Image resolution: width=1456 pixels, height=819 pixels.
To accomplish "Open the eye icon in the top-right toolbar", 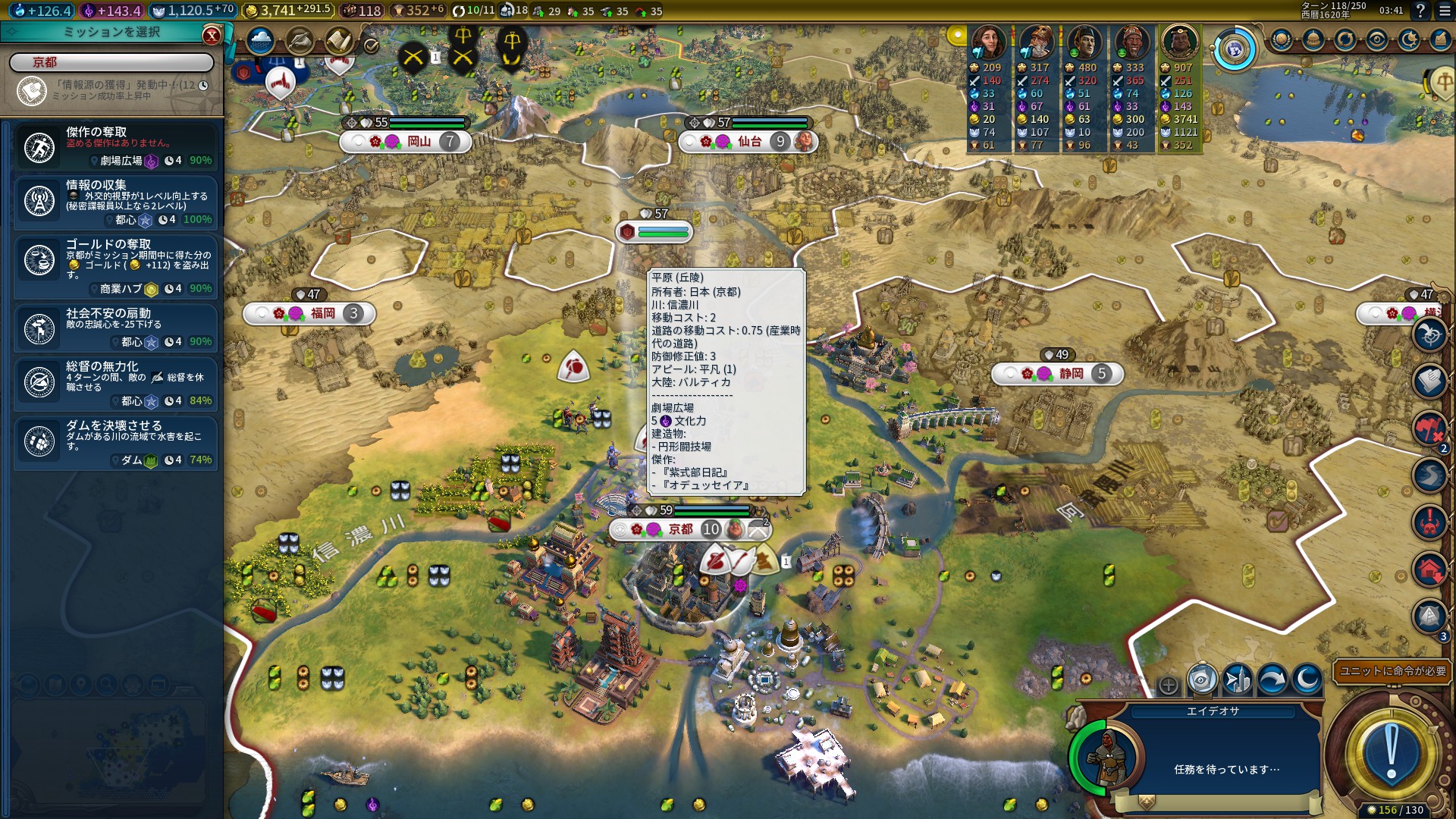I will 1377,39.
